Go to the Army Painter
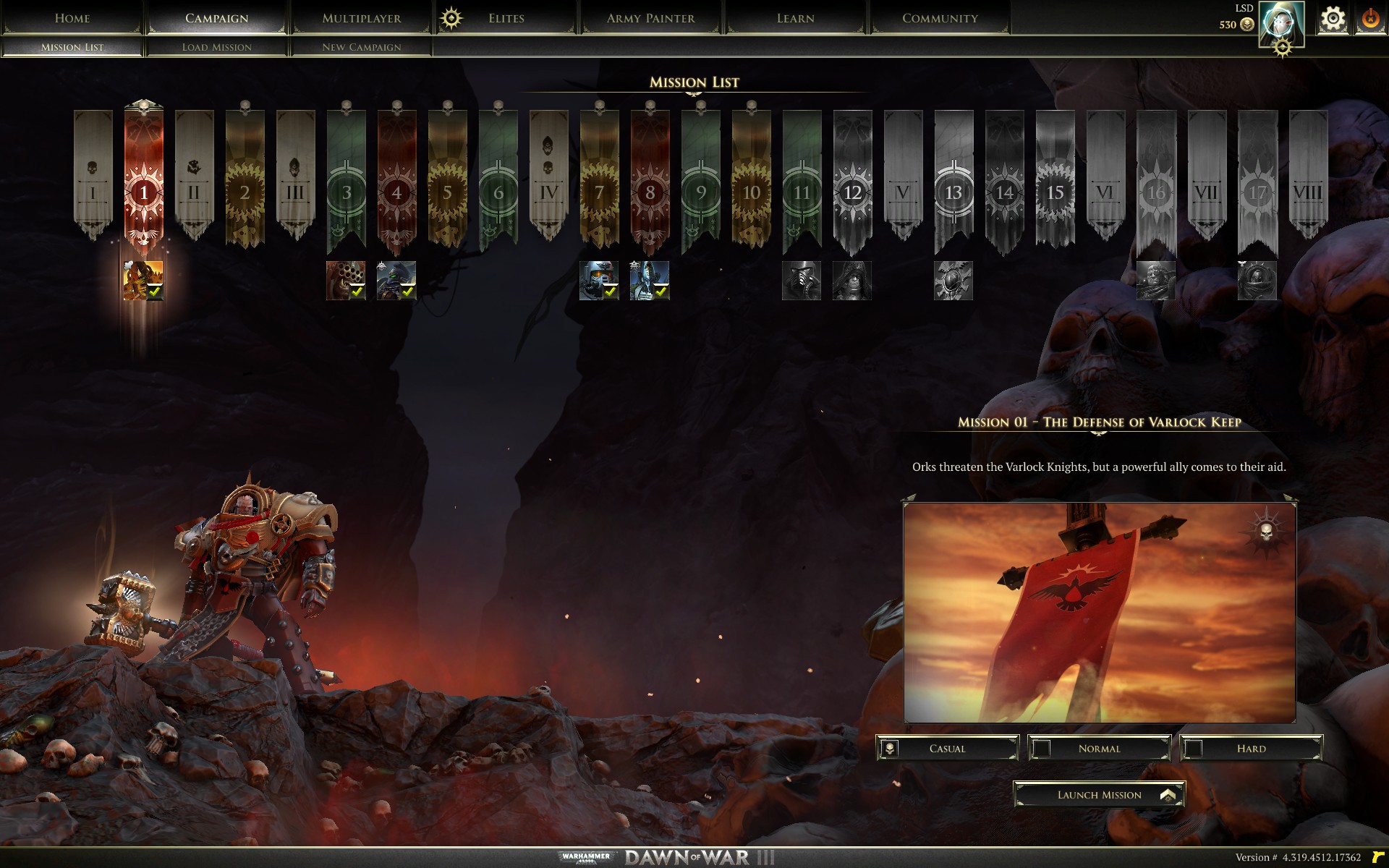 (x=650, y=18)
